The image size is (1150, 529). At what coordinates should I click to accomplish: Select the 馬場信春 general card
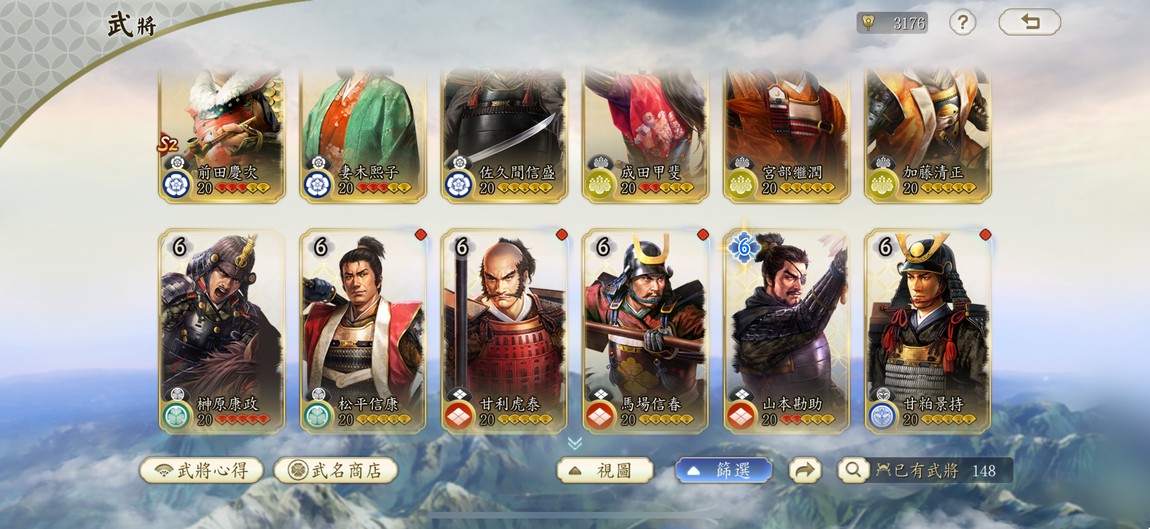pos(645,330)
